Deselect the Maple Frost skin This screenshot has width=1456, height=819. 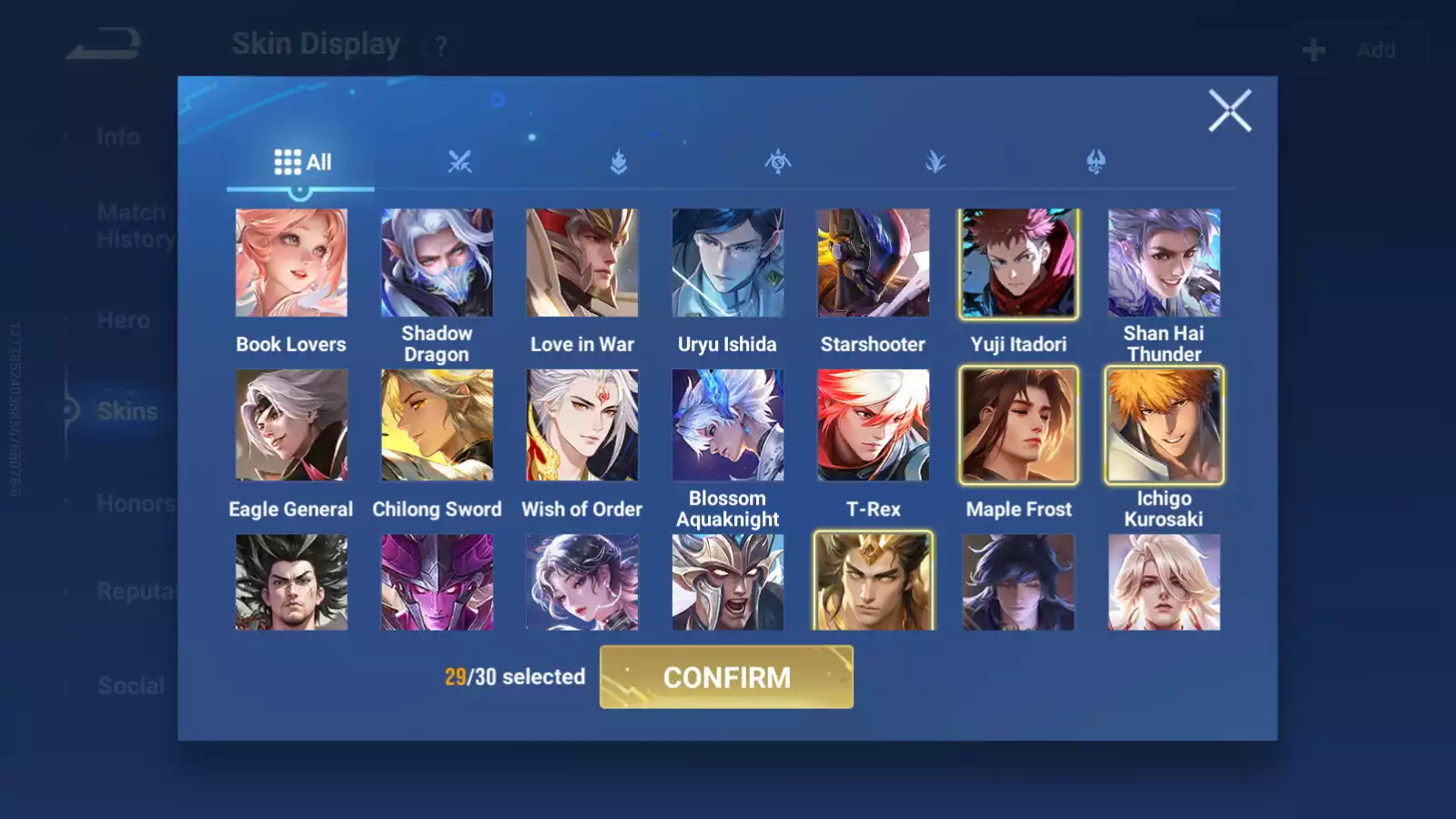[1018, 425]
